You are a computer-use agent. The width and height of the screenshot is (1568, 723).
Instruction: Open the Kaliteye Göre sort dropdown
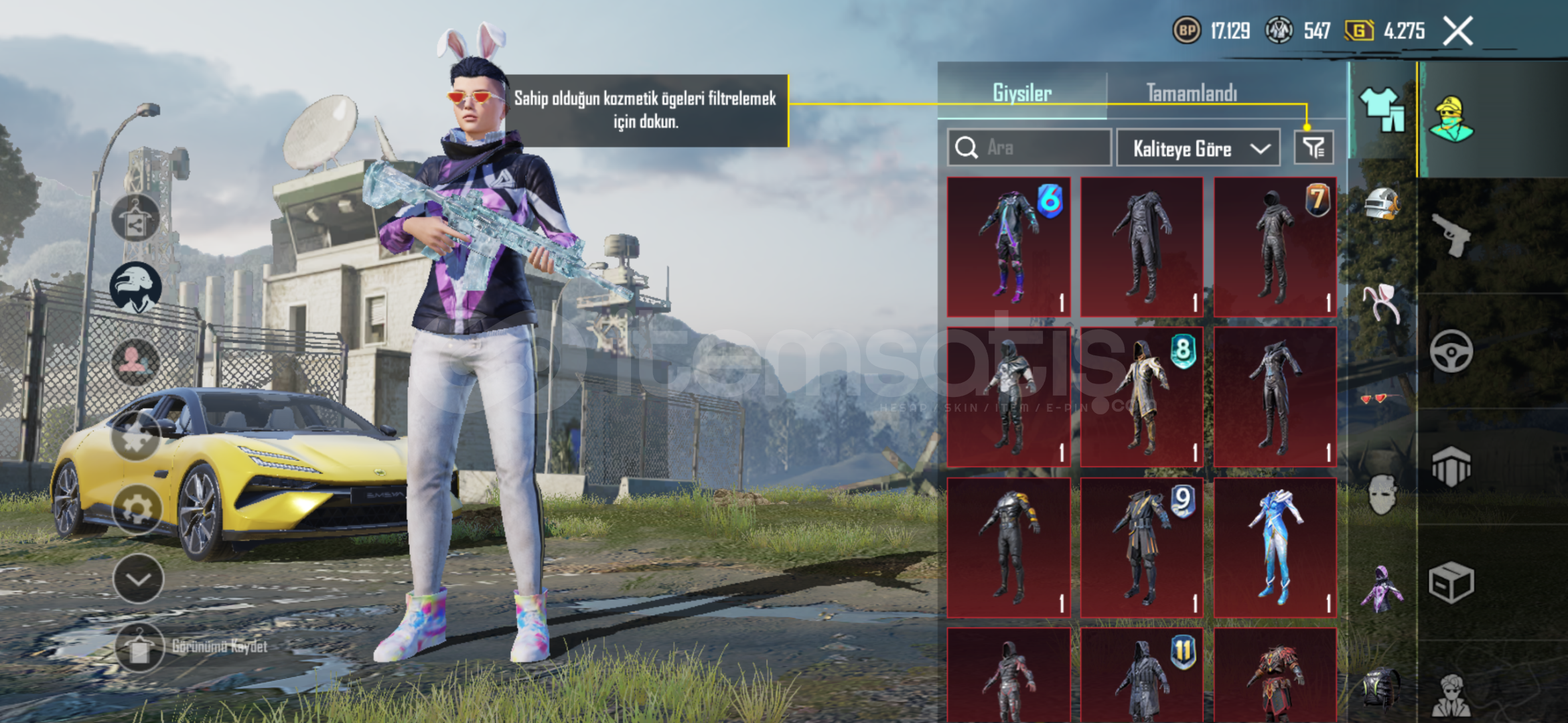1198,148
